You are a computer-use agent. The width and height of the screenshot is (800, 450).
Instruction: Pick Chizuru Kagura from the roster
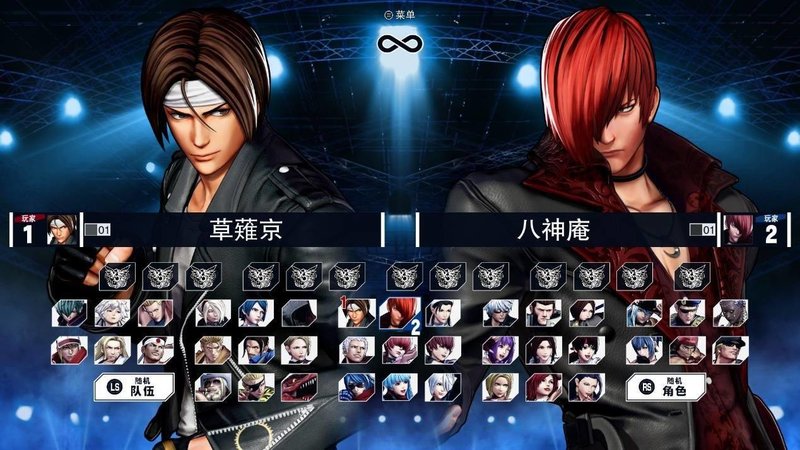[x=440, y=314]
